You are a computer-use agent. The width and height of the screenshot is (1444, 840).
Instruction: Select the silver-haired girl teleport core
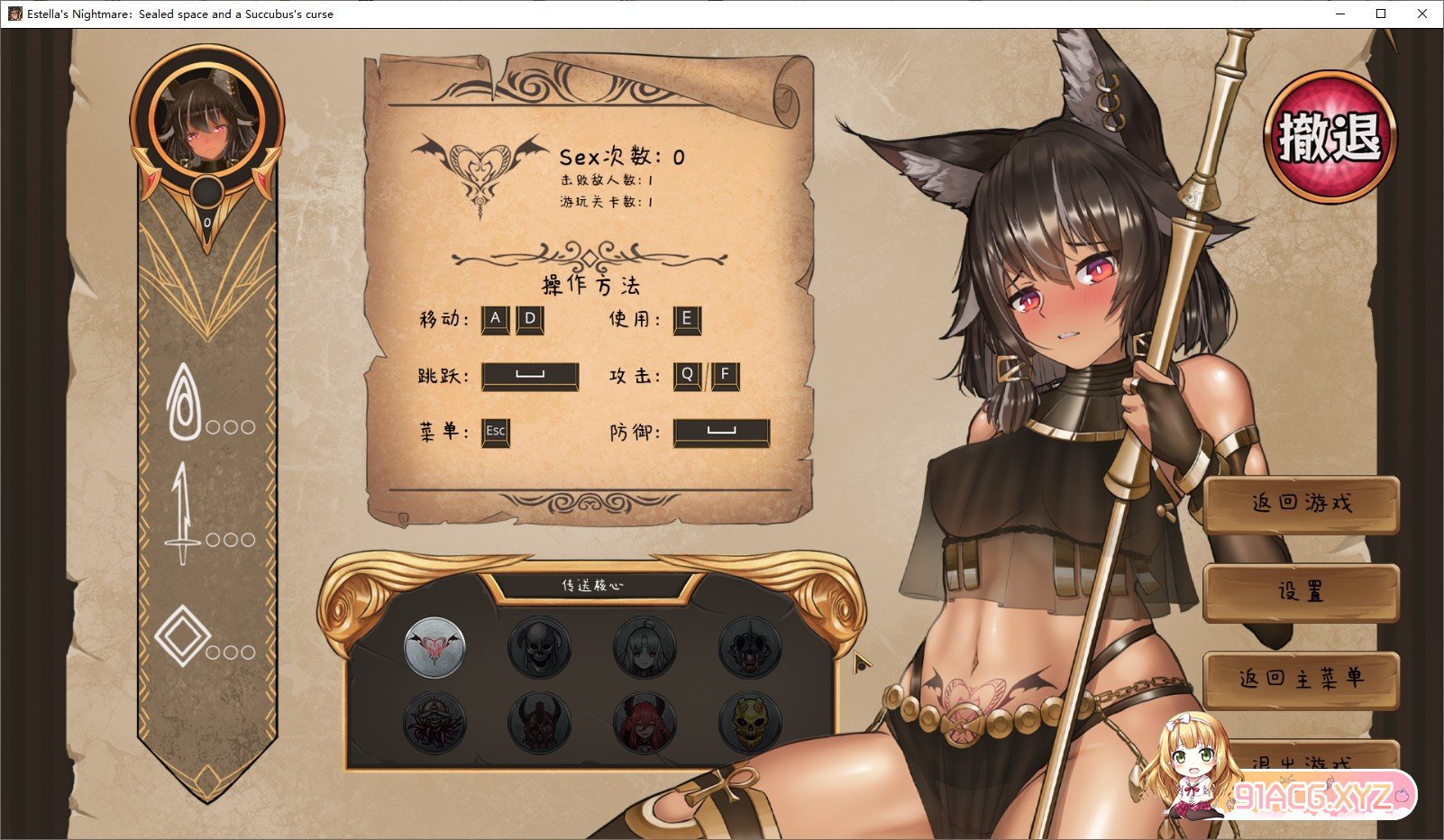pos(644,648)
